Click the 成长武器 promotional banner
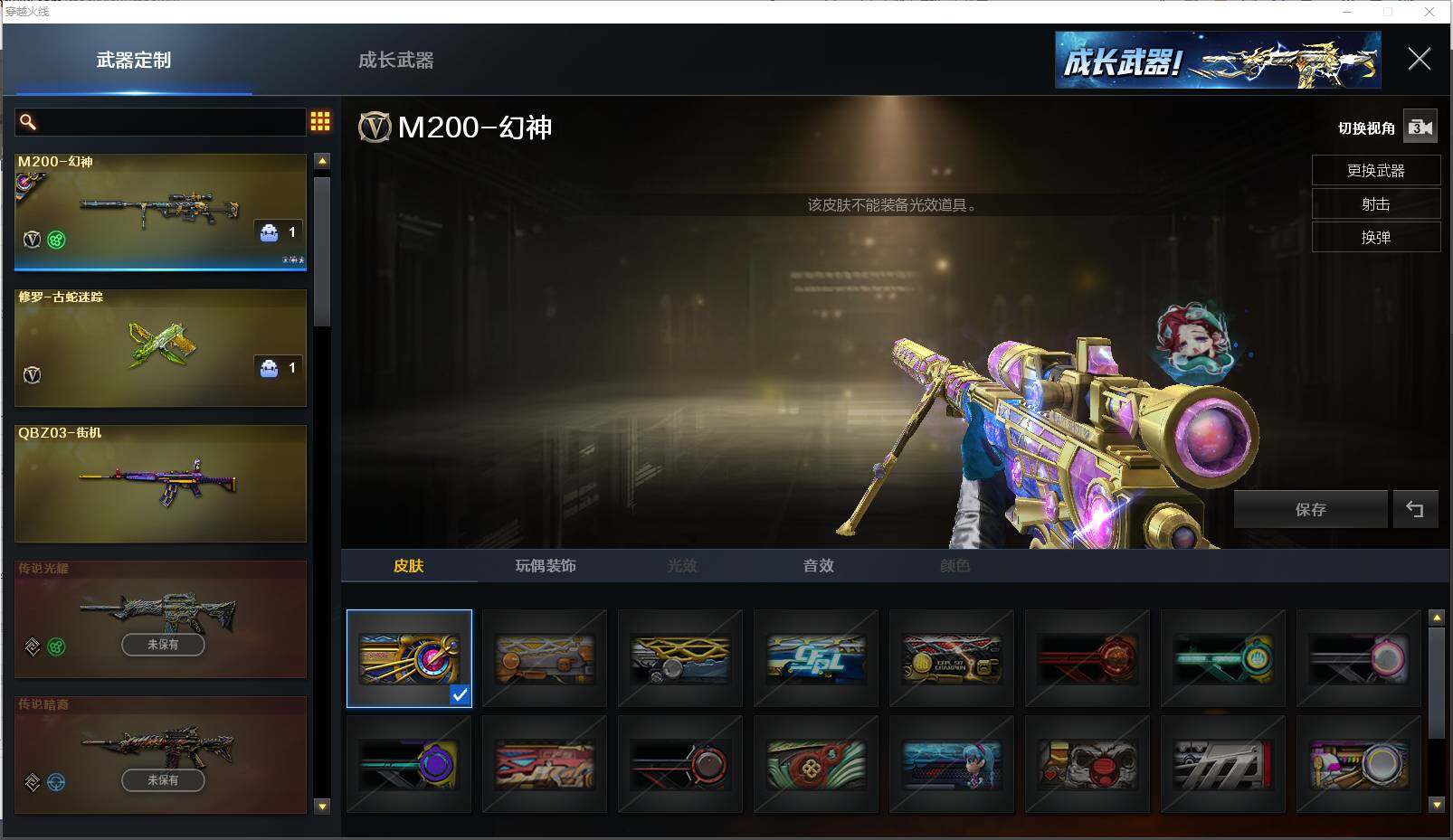 [x=1217, y=60]
